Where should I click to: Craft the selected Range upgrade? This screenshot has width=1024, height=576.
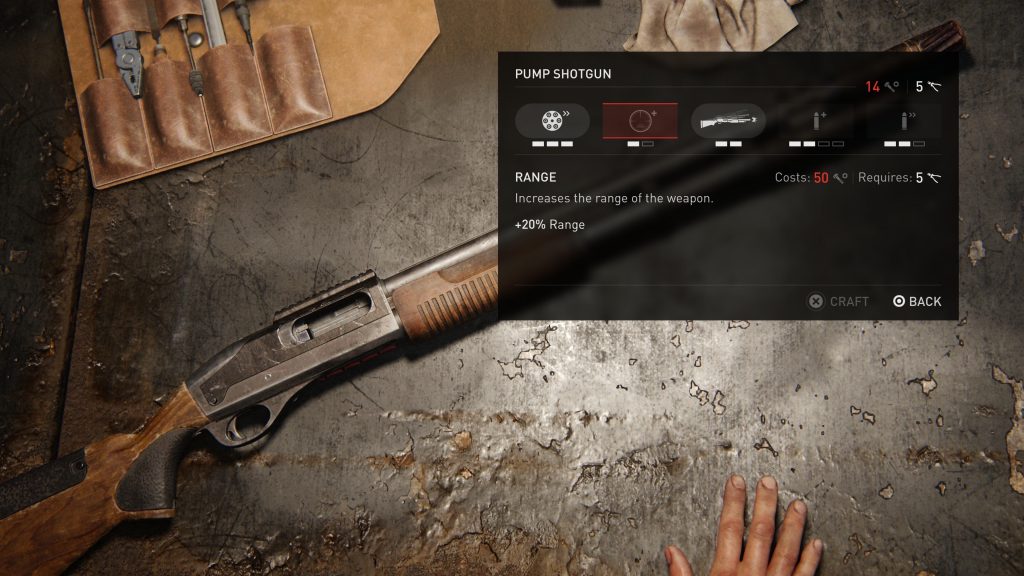838,301
